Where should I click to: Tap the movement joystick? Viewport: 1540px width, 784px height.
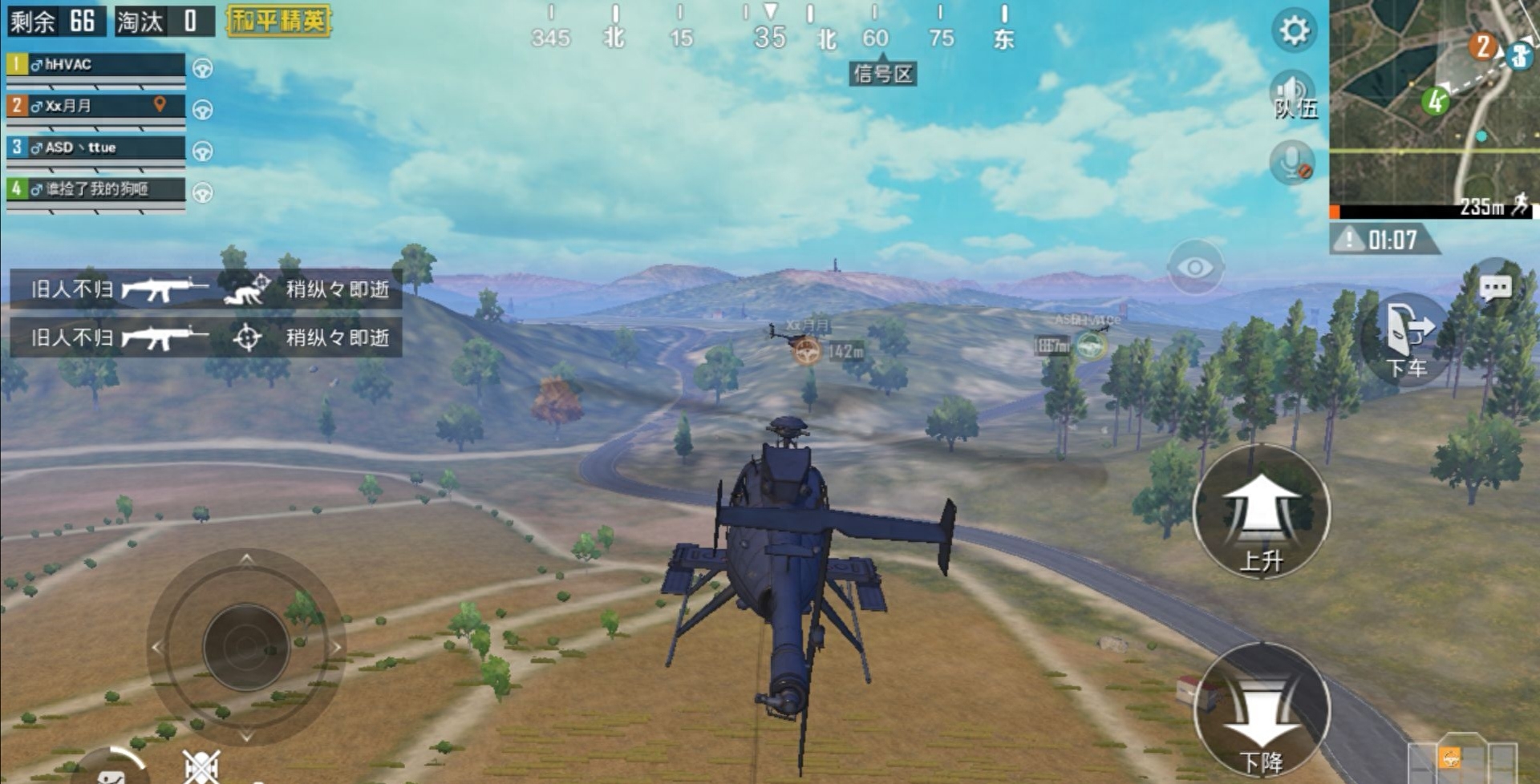click(x=246, y=647)
